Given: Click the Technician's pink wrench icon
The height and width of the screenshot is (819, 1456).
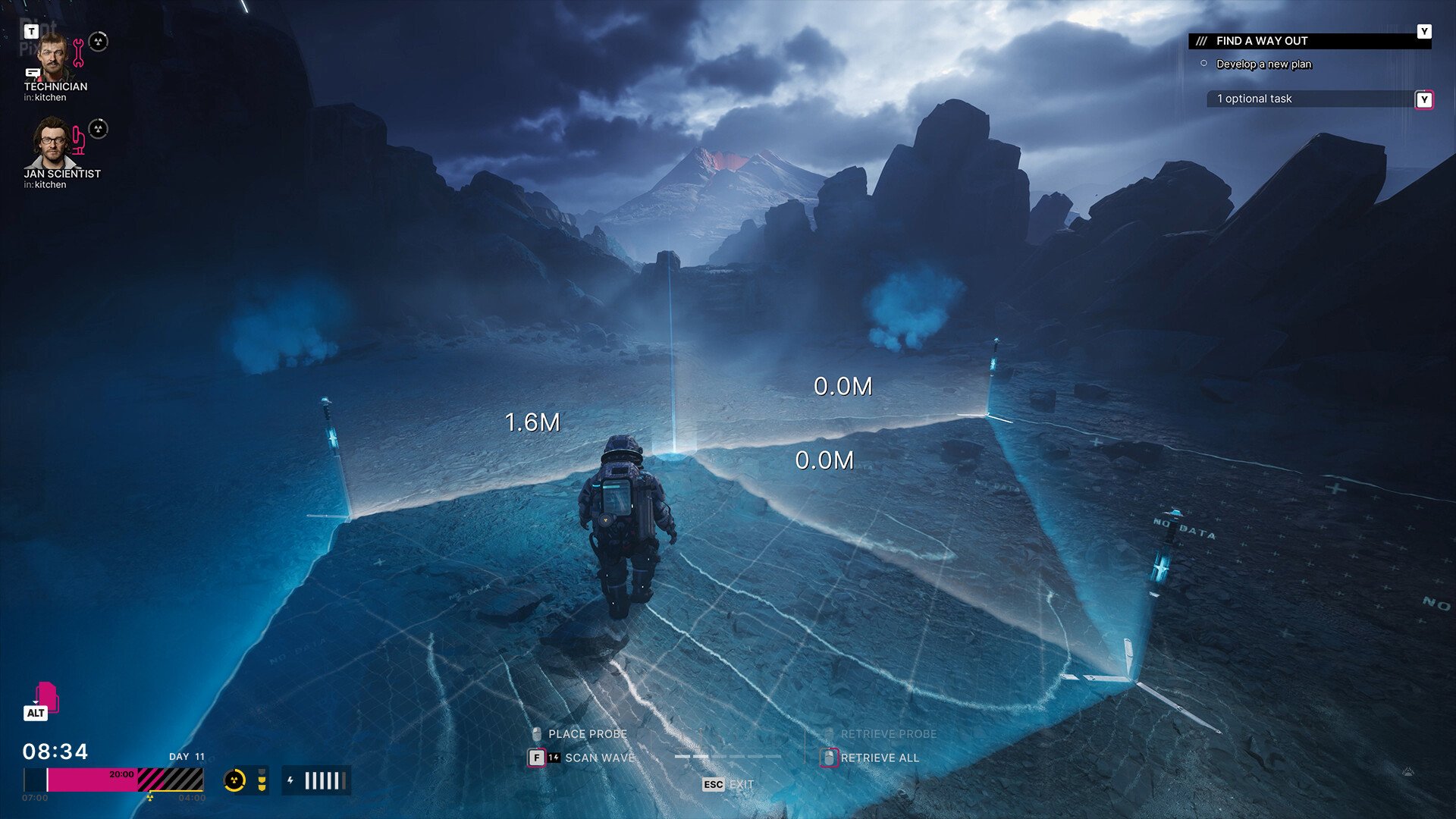Looking at the screenshot, I should point(78,52).
